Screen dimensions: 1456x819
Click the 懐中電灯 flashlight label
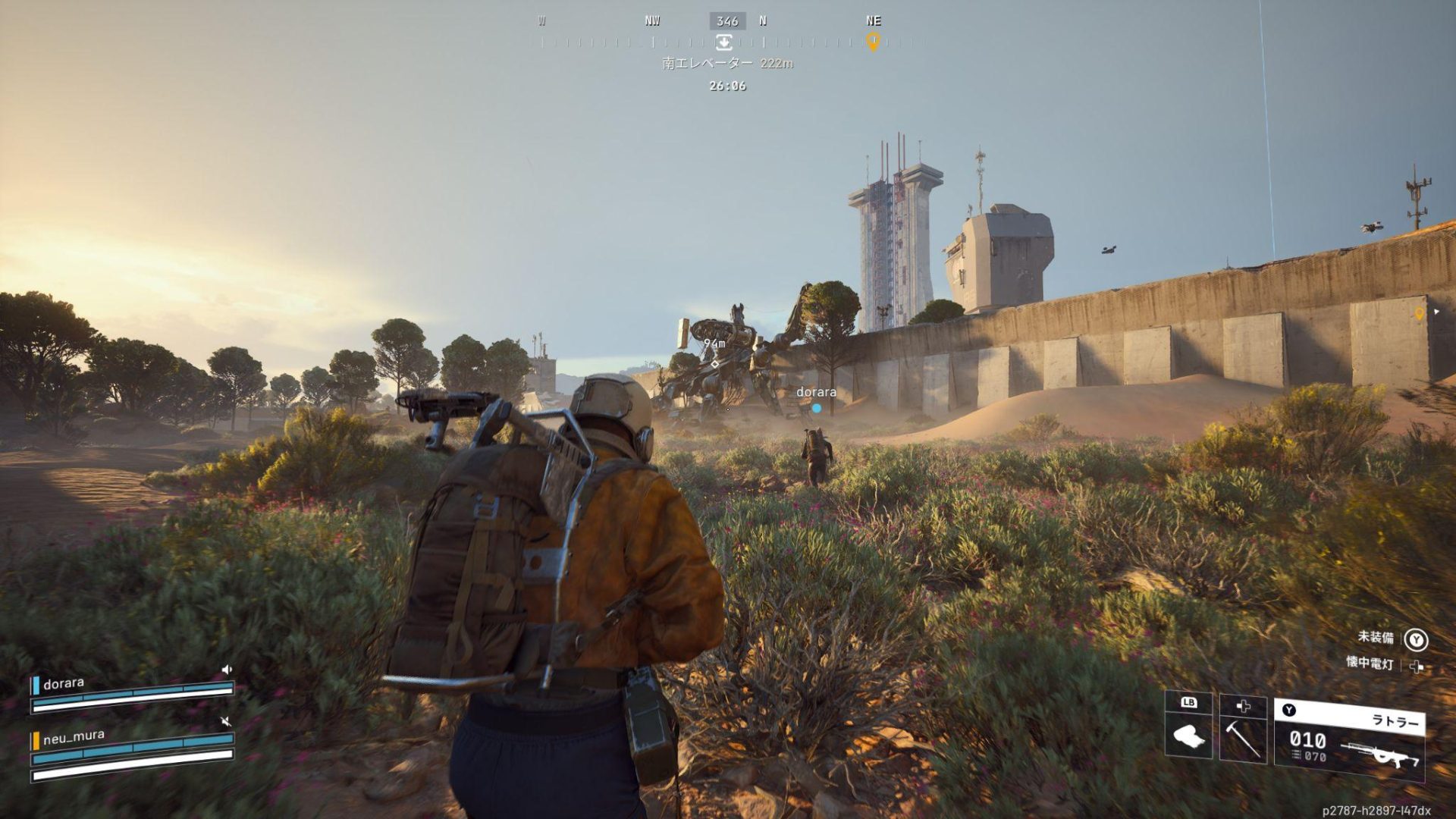(x=1370, y=663)
